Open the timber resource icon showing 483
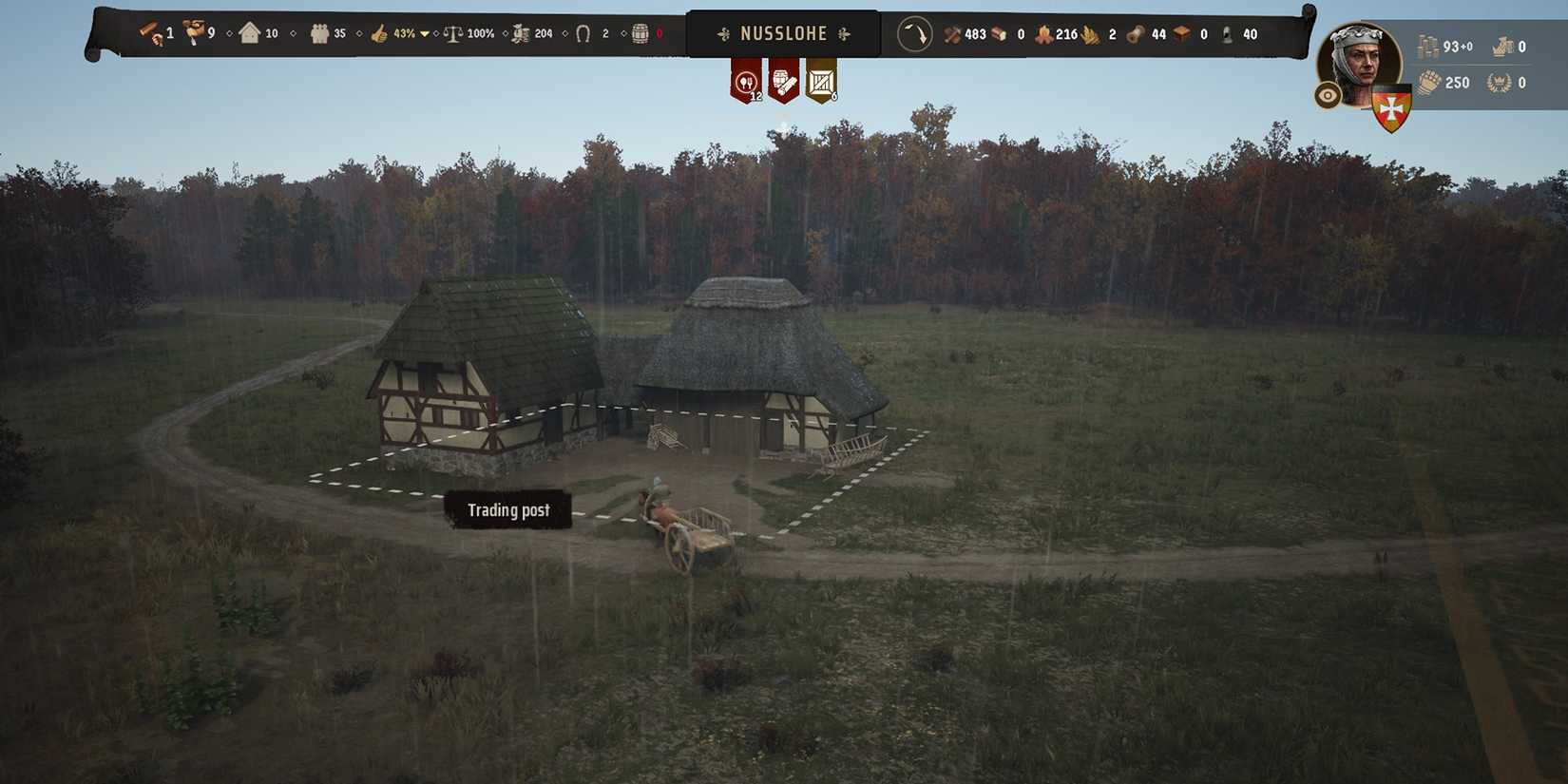This screenshot has width=1568, height=784. (x=952, y=32)
